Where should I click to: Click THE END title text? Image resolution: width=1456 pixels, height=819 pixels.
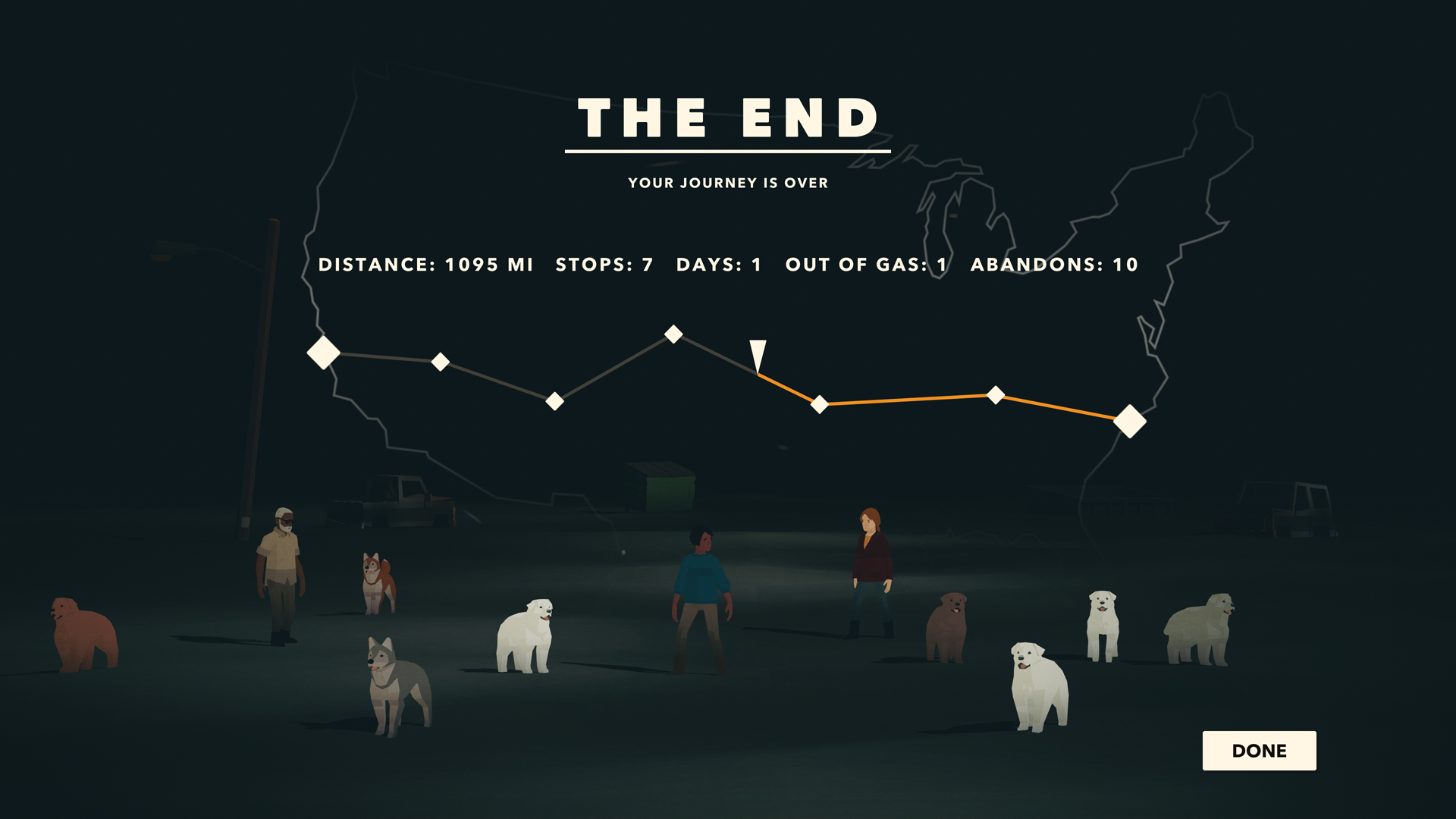727,116
